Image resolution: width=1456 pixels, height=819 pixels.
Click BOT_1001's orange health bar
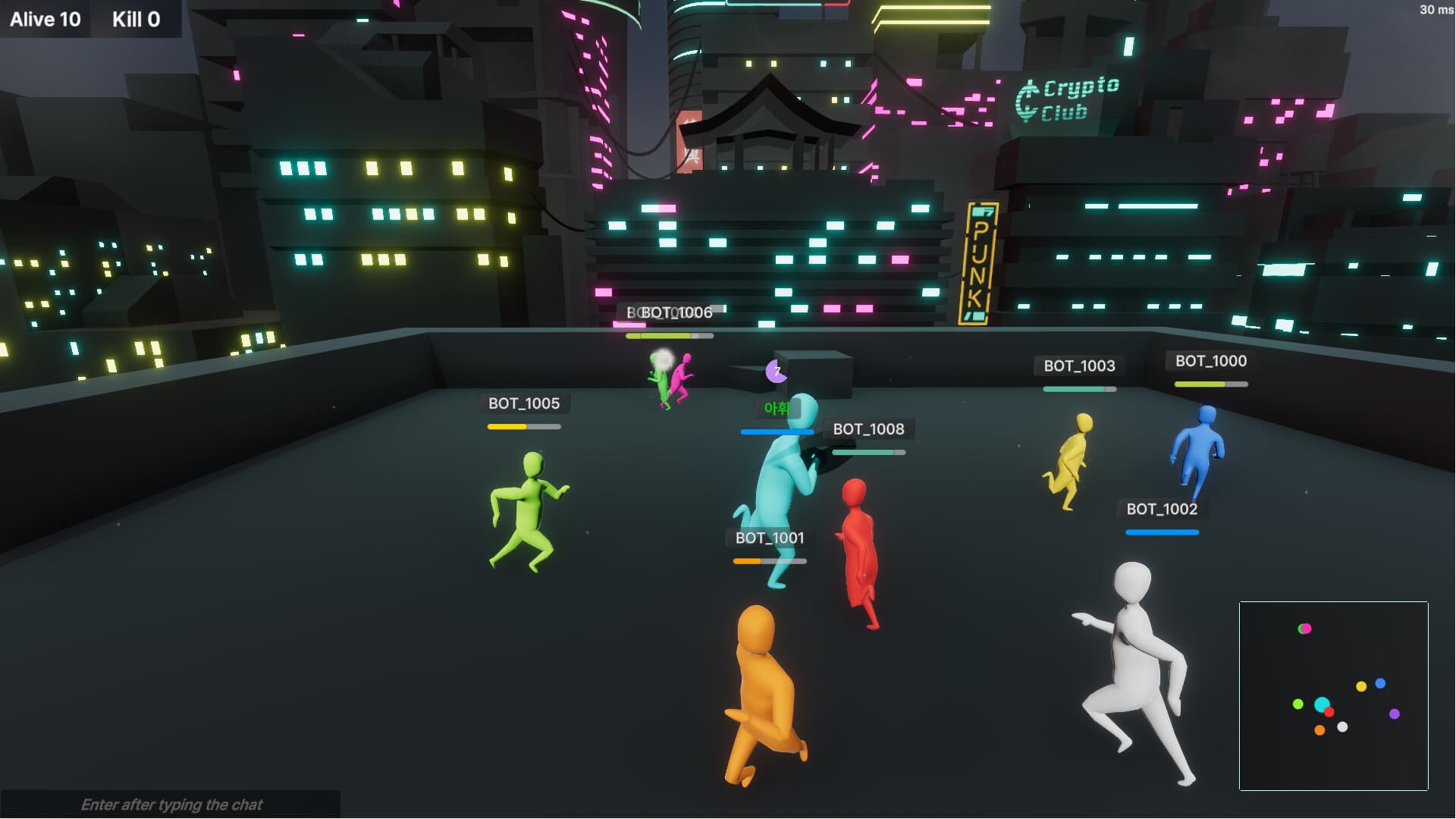[x=748, y=560]
